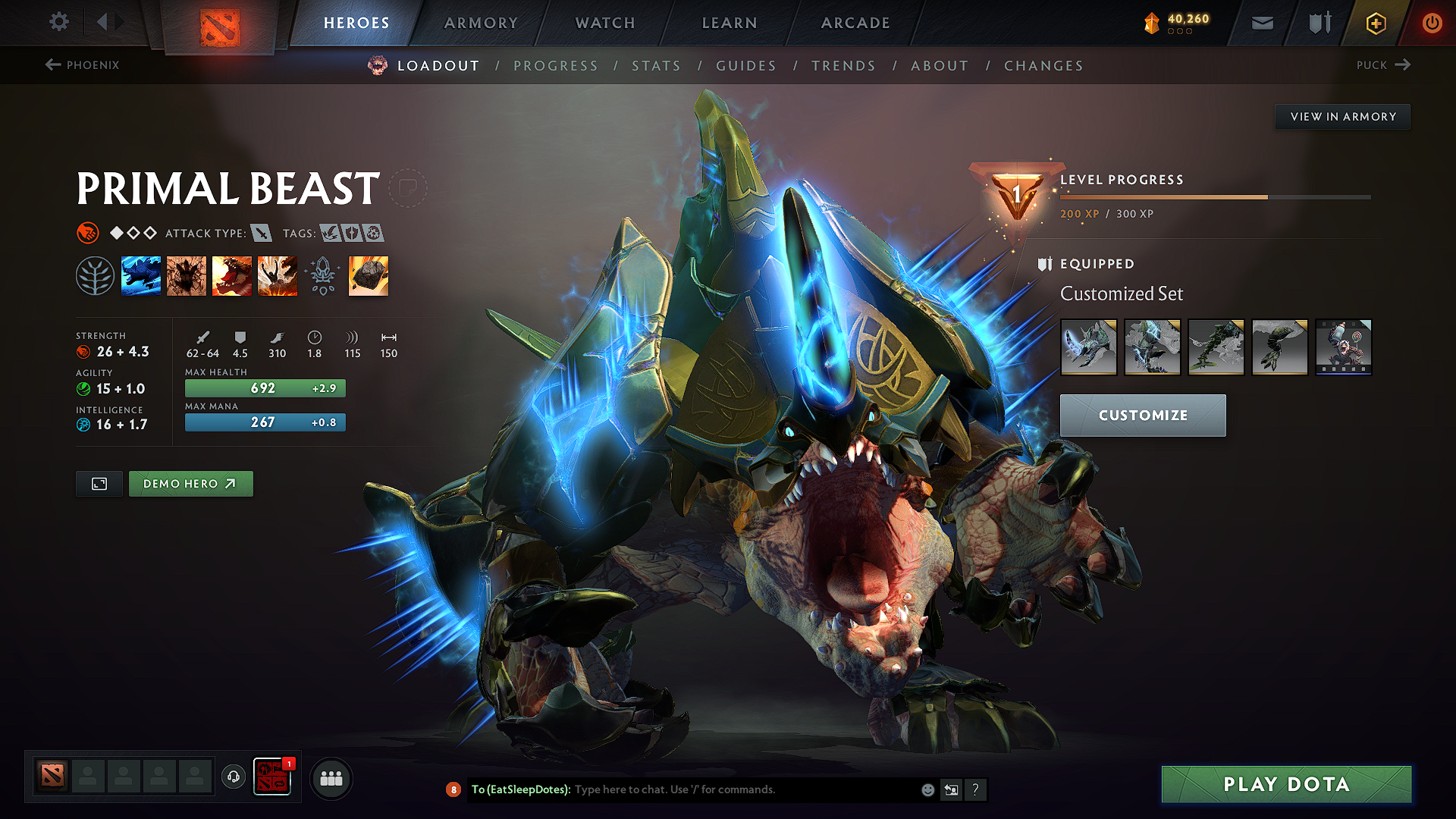This screenshot has height=819, width=1456.
Task: Open the Arcade tab
Action: [x=855, y=23]
